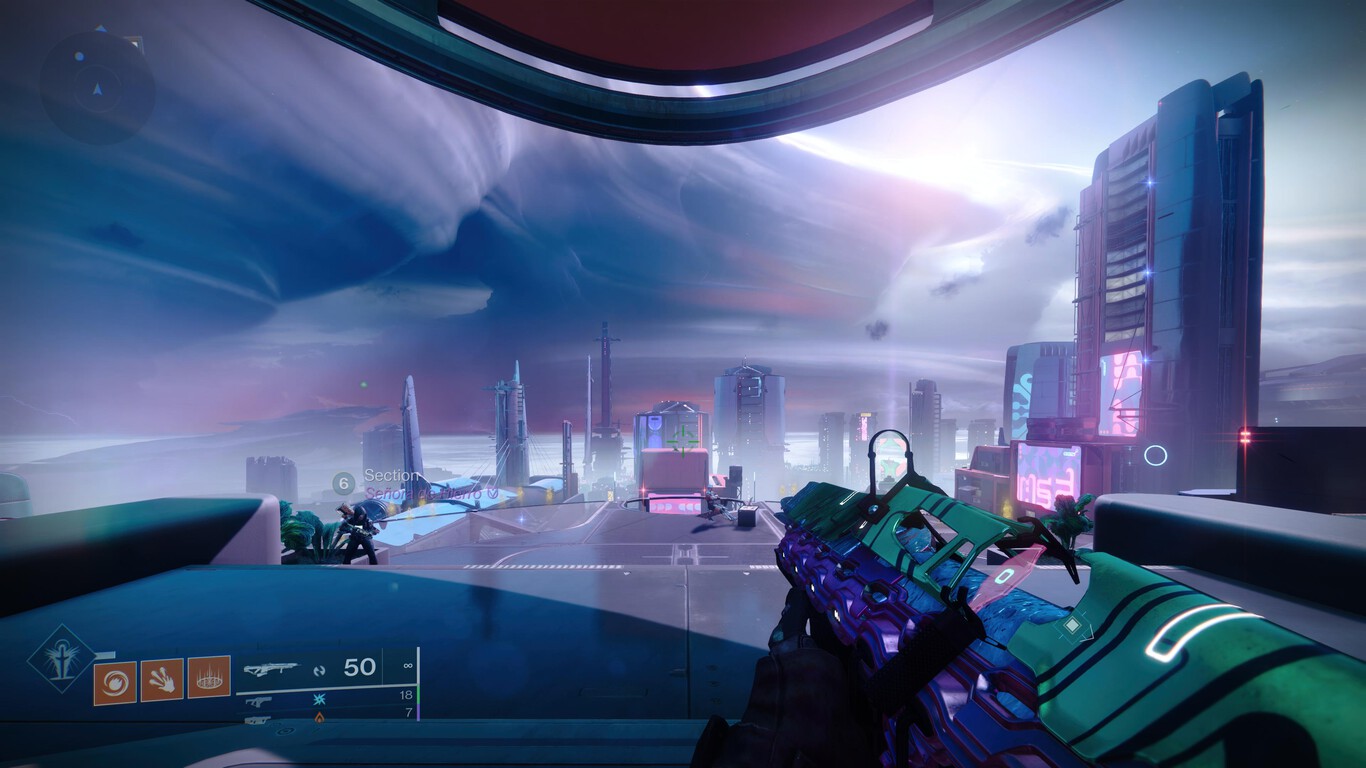
Task: Click the ammo counter showing 50
Action: pyautogui.click(x=358, y=667)
